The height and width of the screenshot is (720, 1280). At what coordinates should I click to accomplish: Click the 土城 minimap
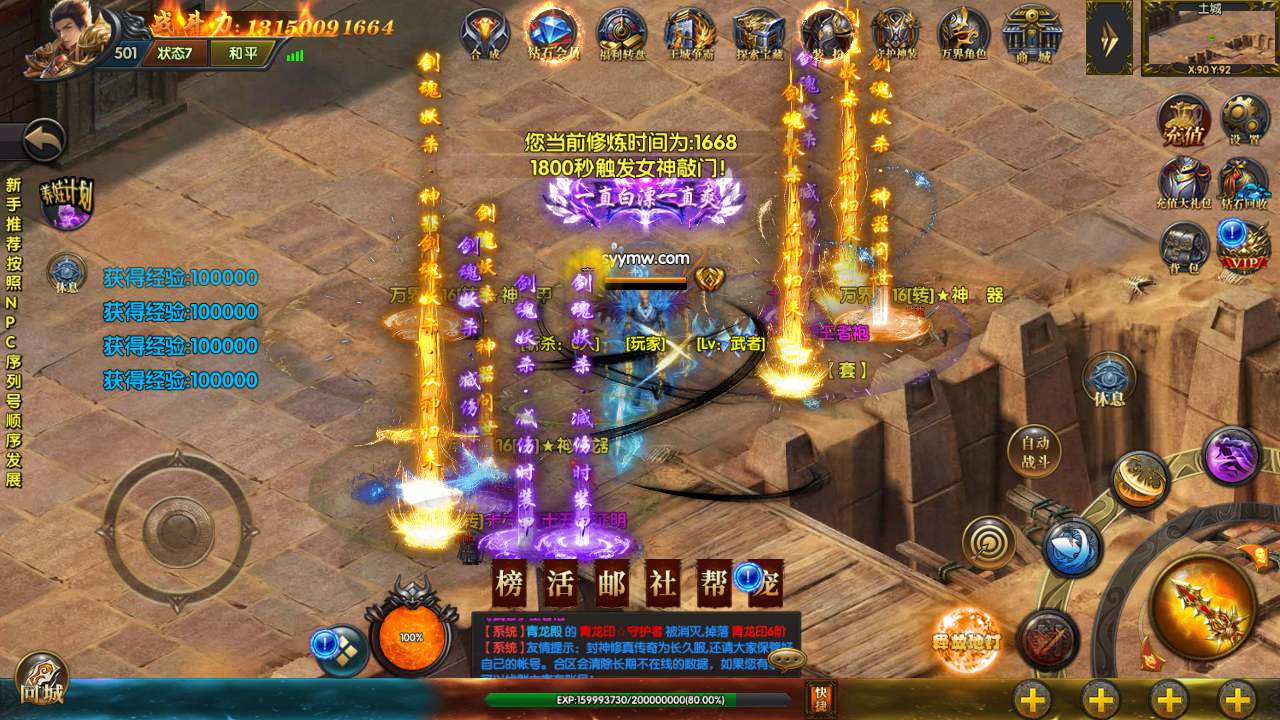[1208, 39]
